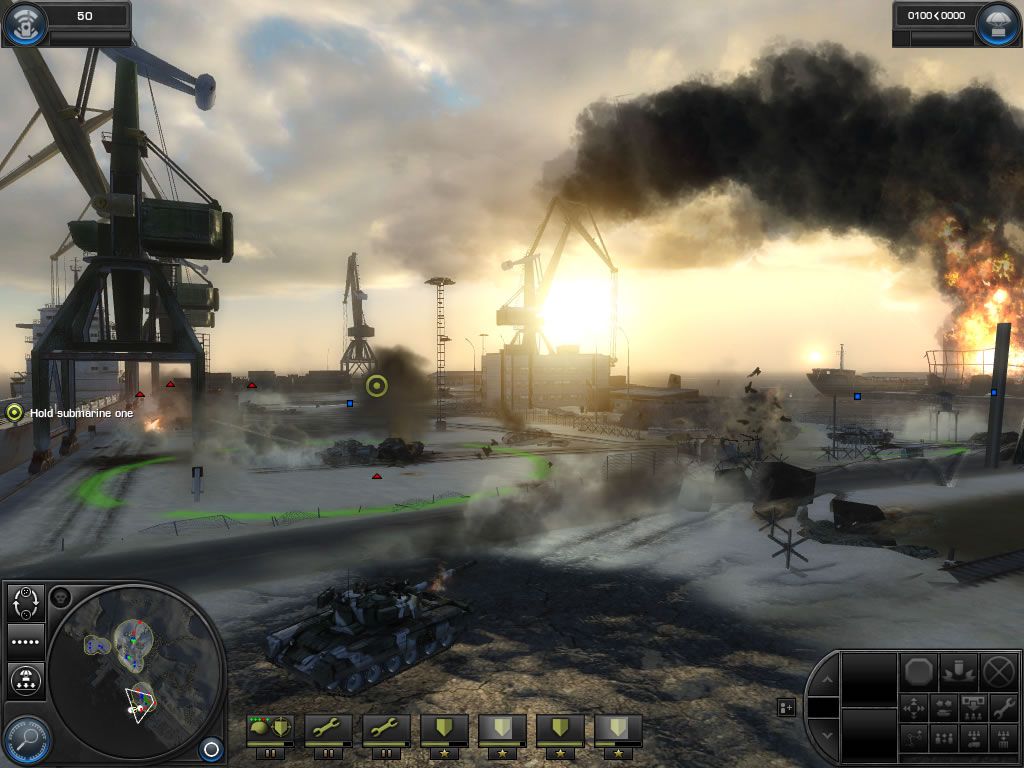This screenshot has height=768, width=1024.
Task: Click the parachute drop button beside minimap
Action: [25, 680]
